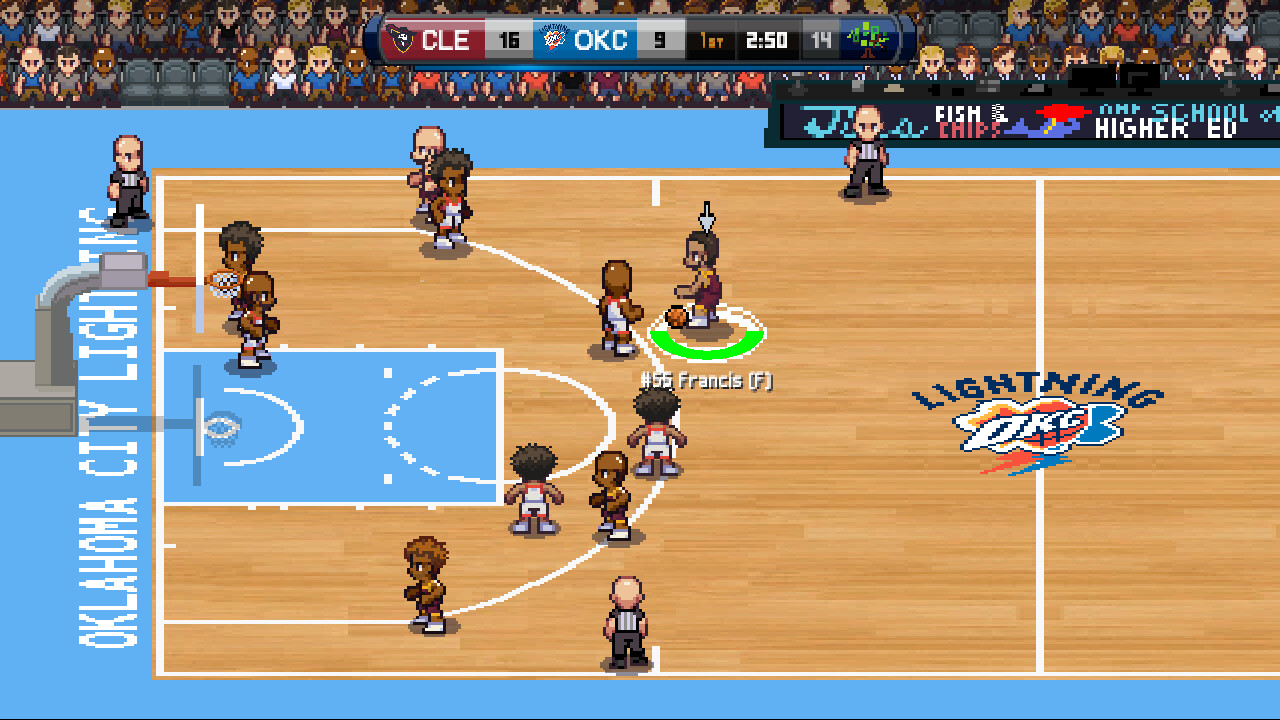
Task: Click the CLE score showing 16
Action: tap(510, 40)
